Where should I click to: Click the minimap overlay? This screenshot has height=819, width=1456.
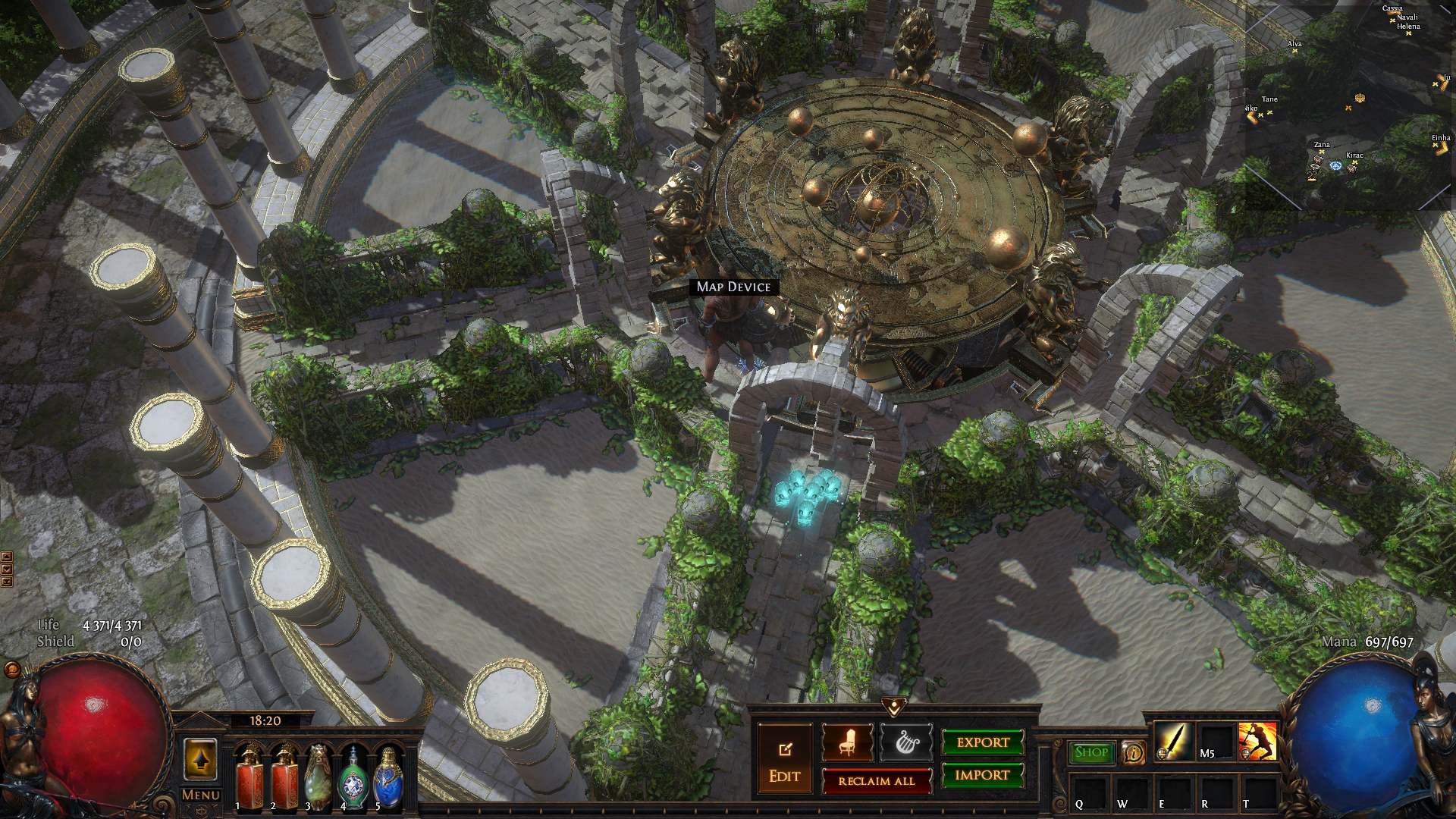tap(1348, 106)
